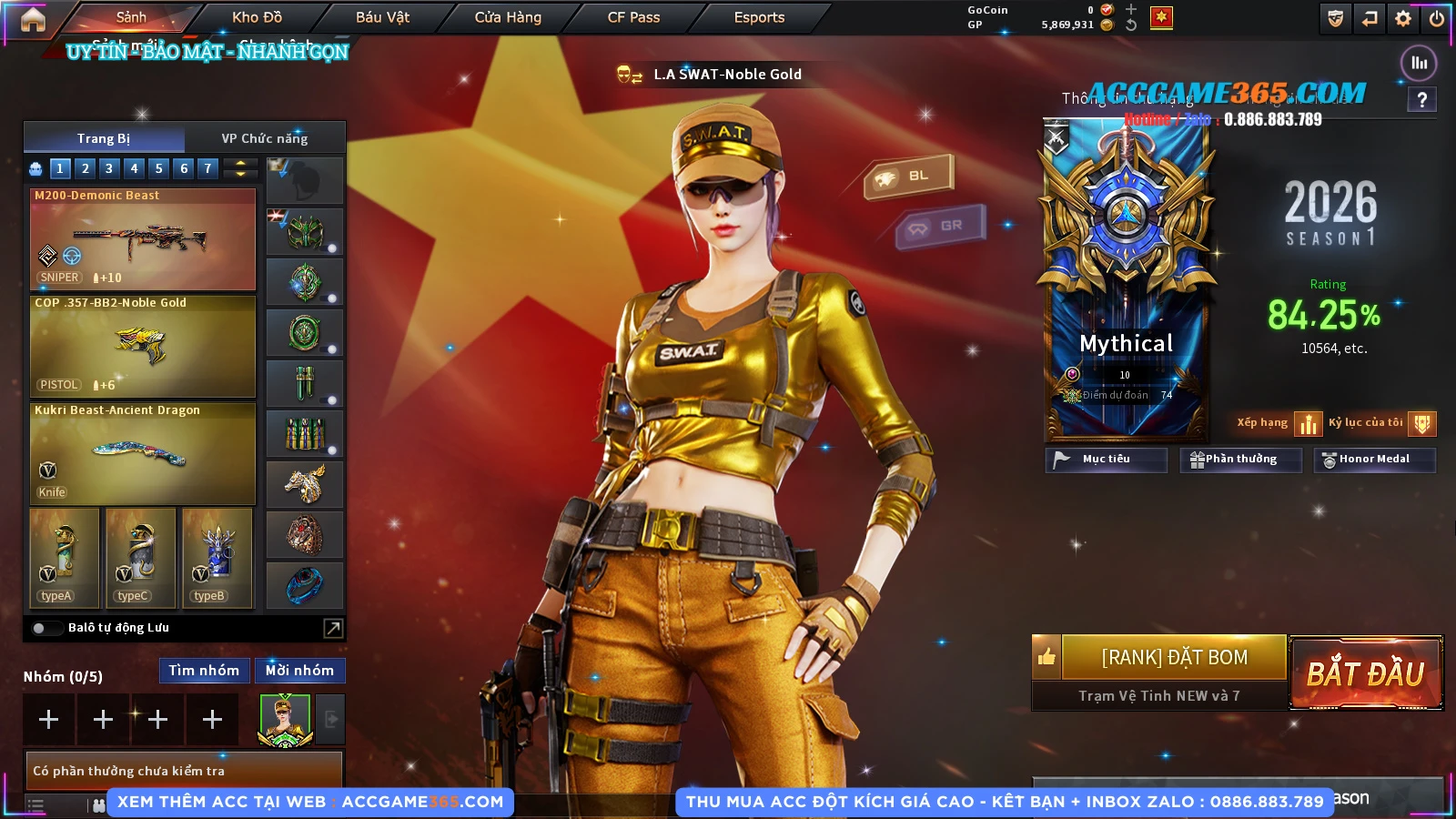Click the BẮT ĐẦU start button

[1365, 673]
